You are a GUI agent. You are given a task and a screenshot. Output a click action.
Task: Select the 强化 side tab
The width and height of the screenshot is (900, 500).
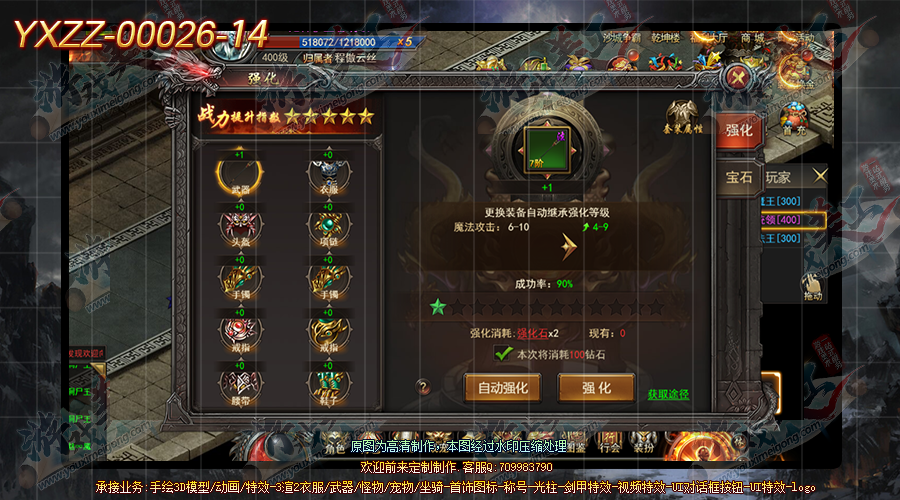click(739, 129)
